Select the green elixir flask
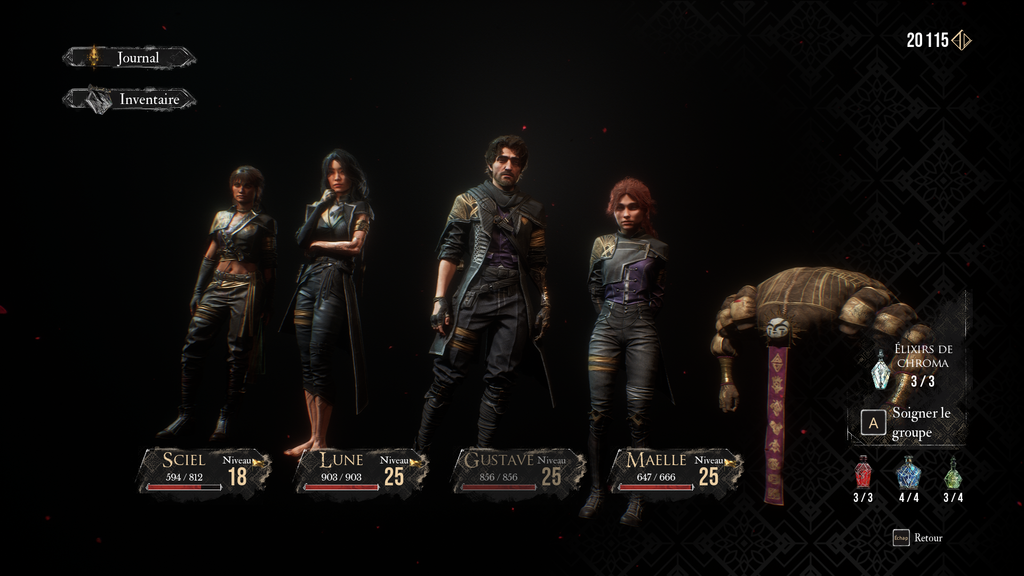 [953, 473]
